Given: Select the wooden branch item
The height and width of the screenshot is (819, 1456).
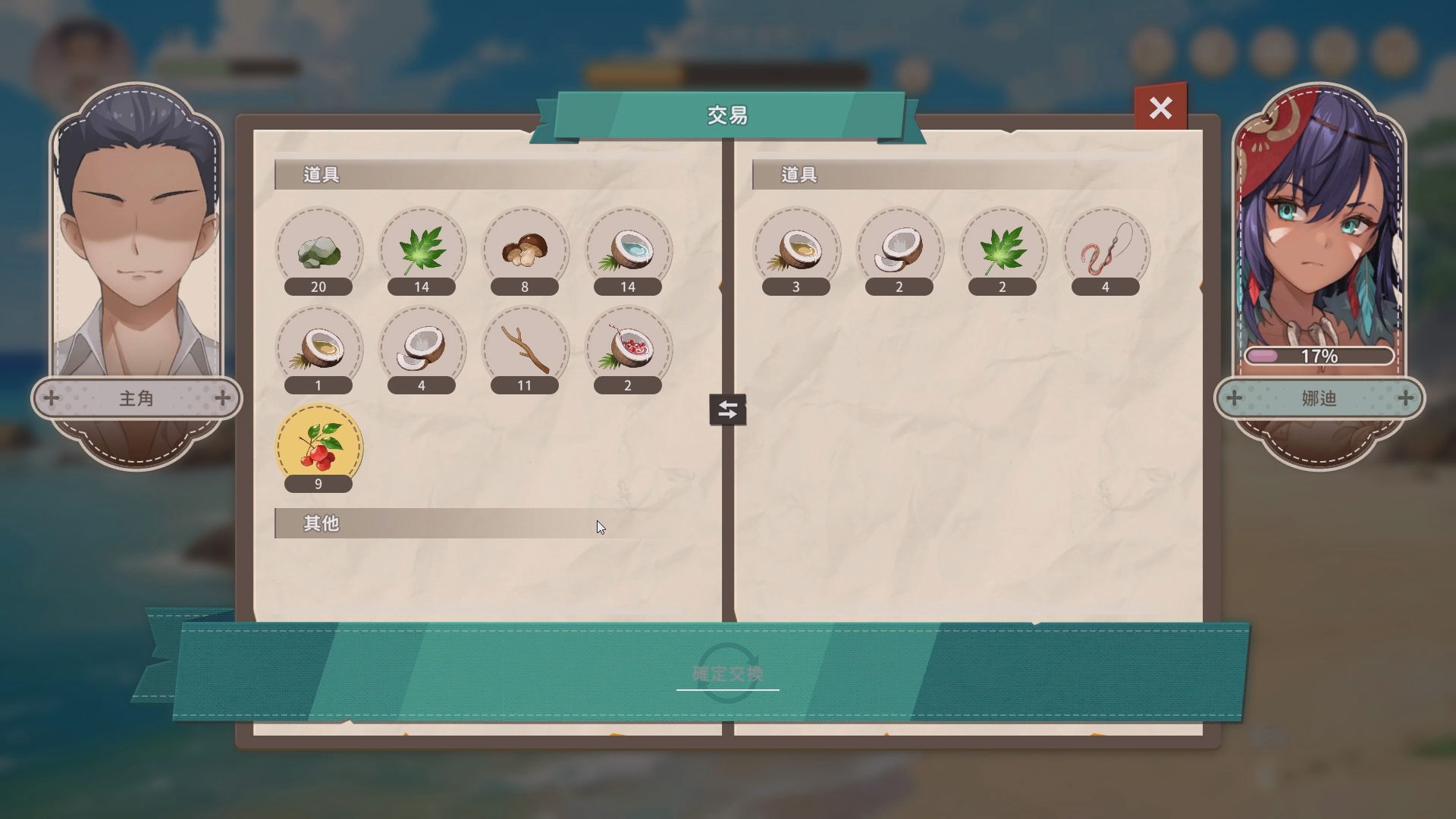Looking at the screenshot, I should pyautogui.click(x=525, y=350).
